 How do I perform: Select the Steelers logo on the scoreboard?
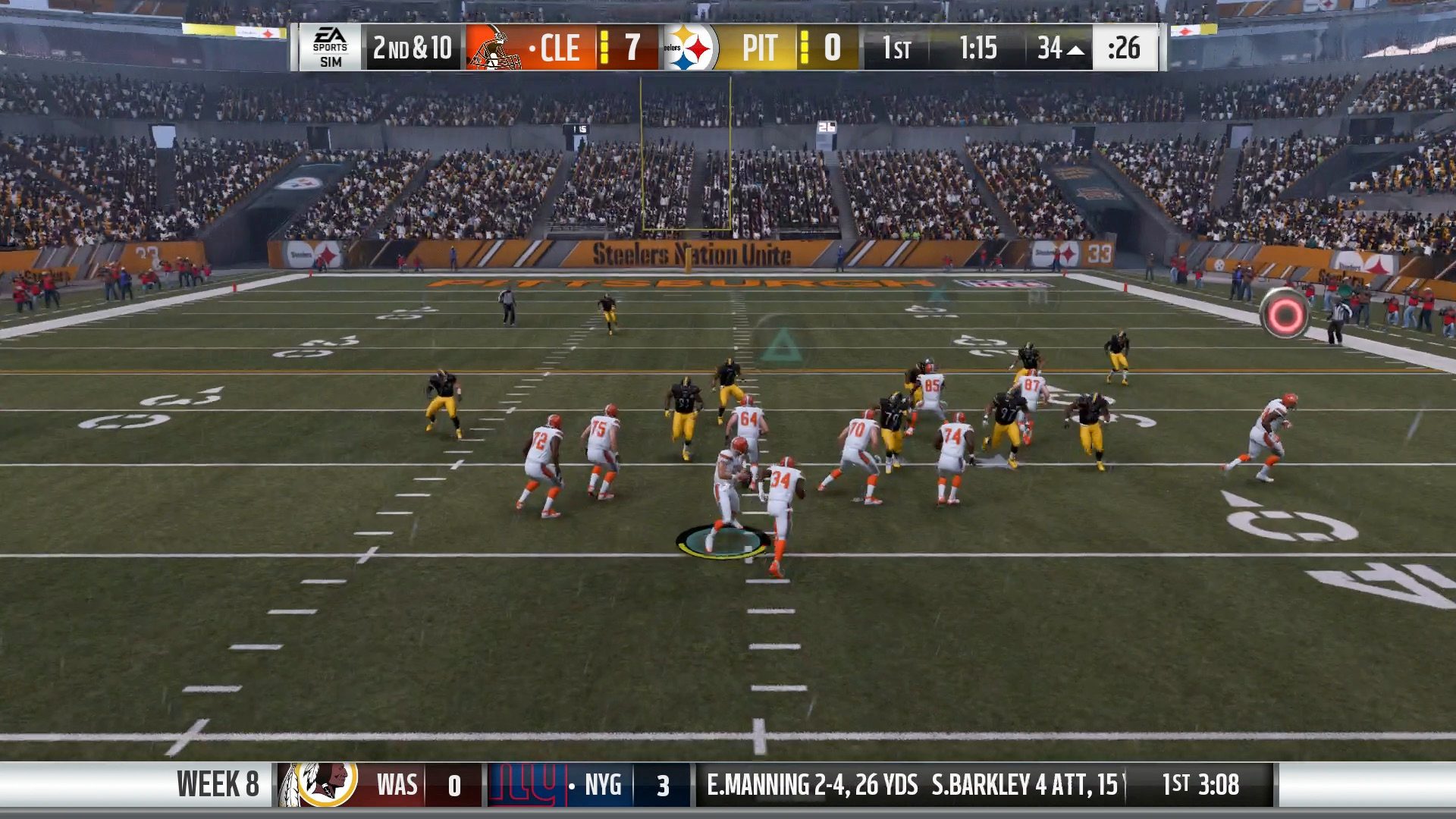691,49
